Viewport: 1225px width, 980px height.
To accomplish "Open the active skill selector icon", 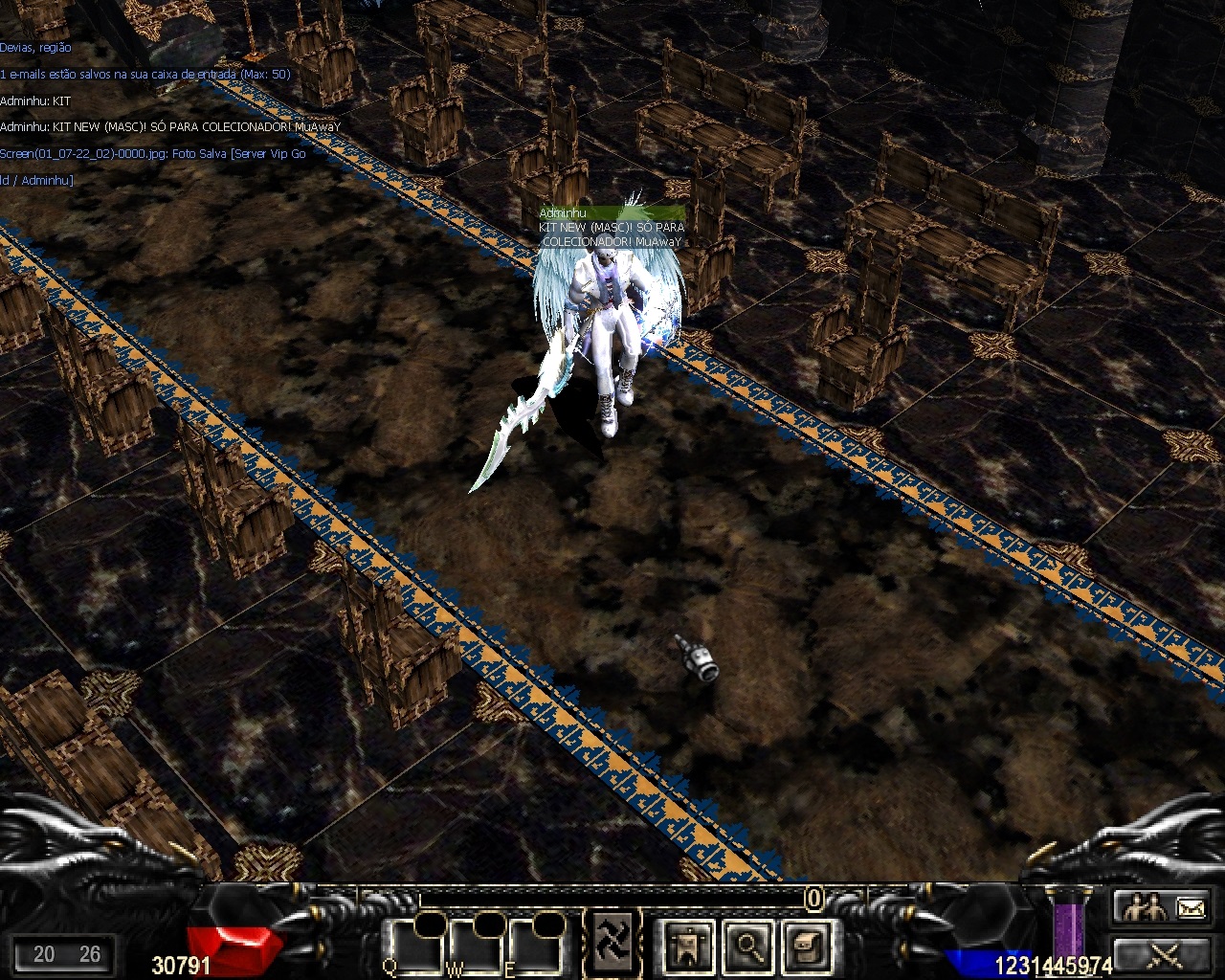I will [609, 943].
